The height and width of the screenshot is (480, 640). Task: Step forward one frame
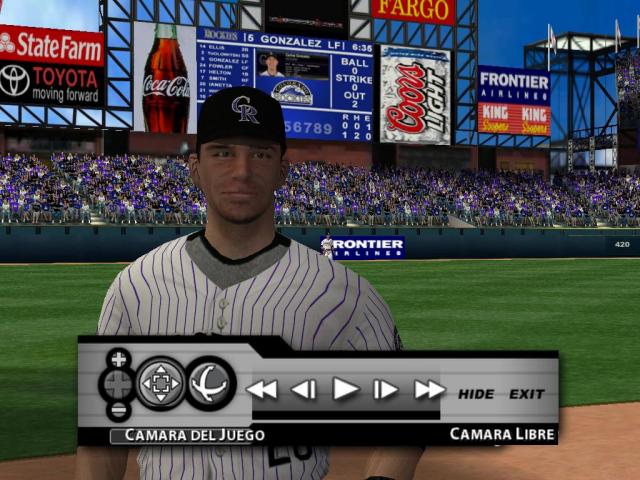[386, 390]
